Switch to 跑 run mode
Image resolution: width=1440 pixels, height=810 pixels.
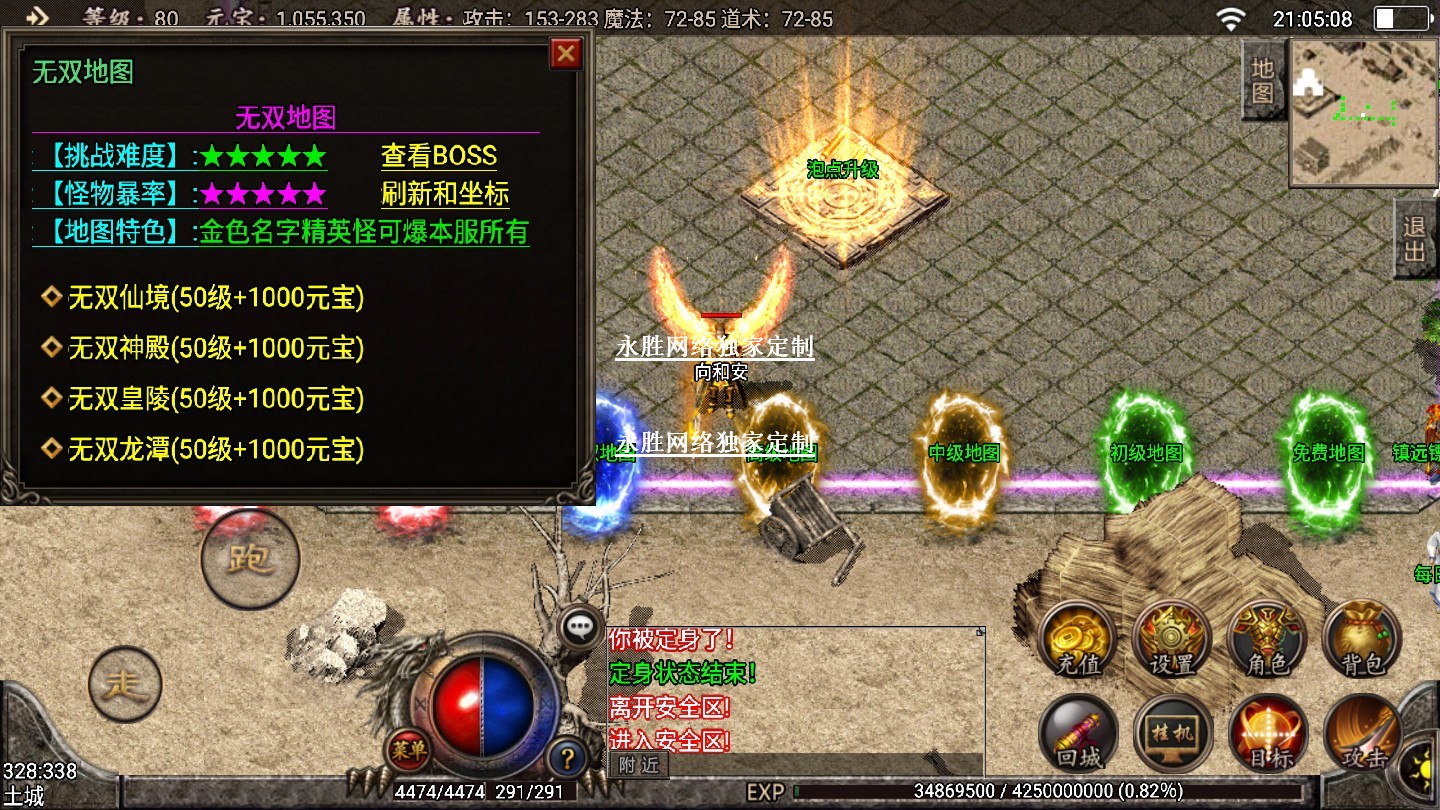(x=250, y=559)
